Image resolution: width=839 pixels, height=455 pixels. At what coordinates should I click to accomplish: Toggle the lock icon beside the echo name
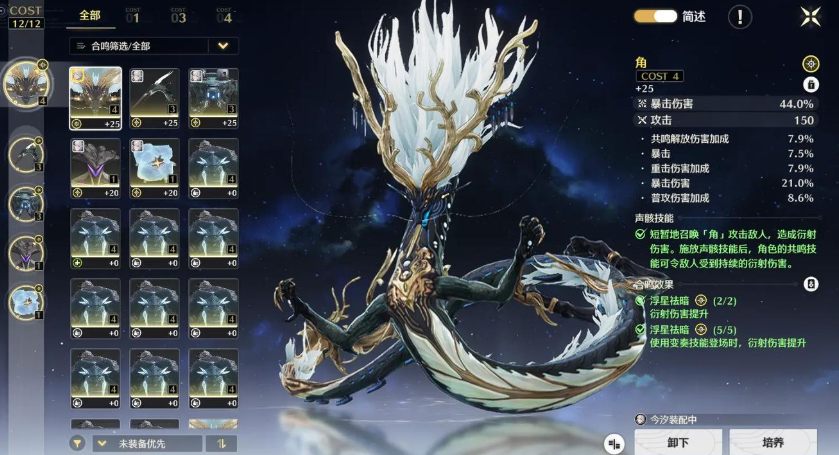[x=811, y=84]
